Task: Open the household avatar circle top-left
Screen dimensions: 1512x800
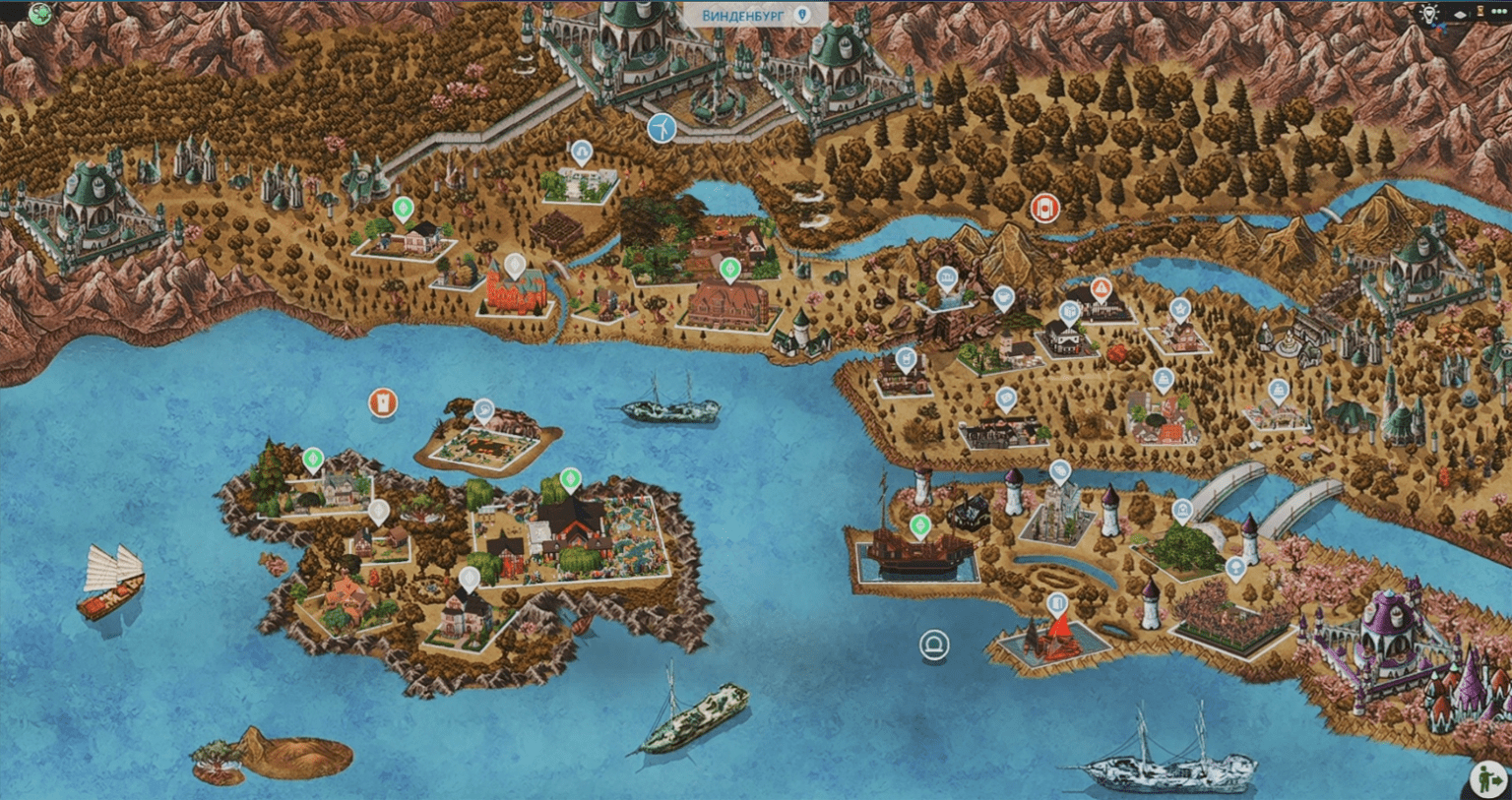Action: (38, 15)
